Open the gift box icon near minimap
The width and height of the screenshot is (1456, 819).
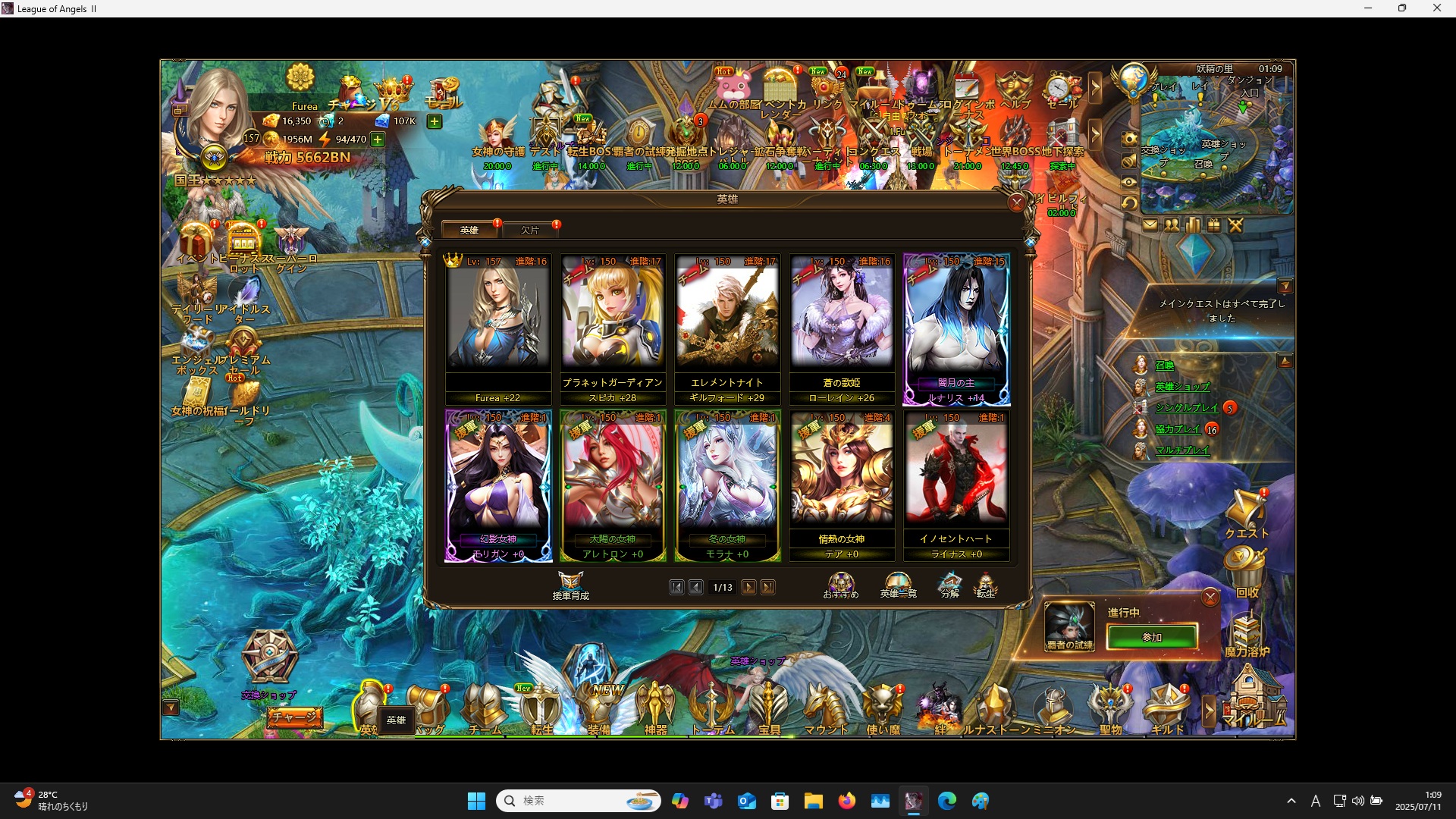pyautogui.click(x=1213, y=224)
